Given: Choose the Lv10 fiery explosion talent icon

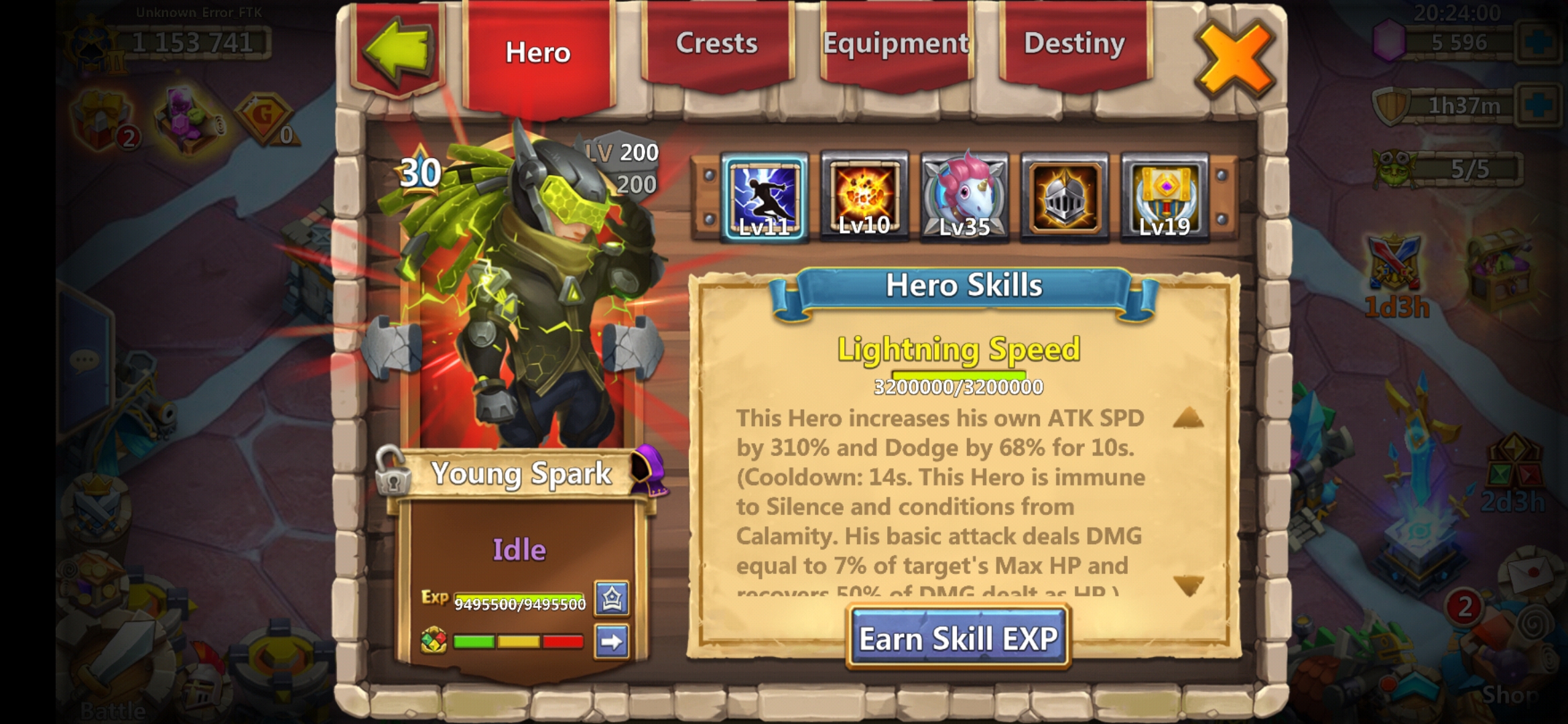Looking at the screenshot, I should (864, 196).
